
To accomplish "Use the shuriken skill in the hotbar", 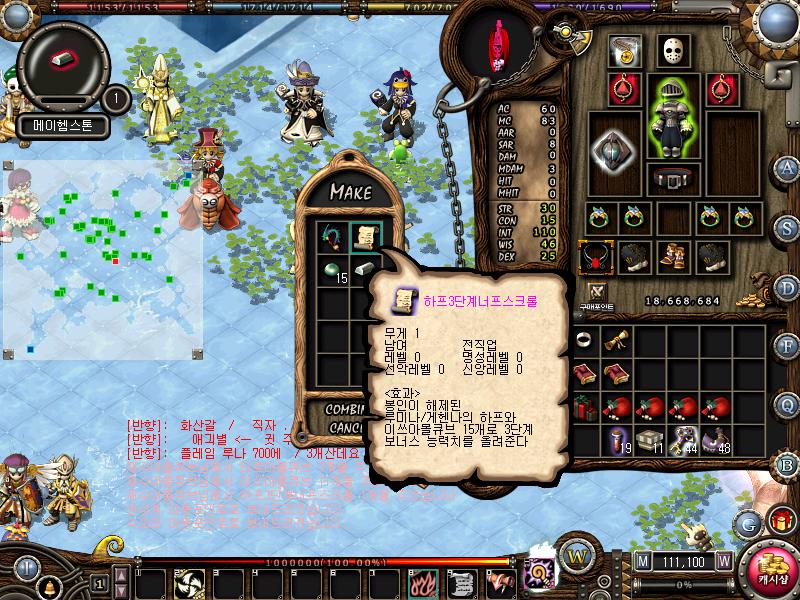I will [190, 581].
